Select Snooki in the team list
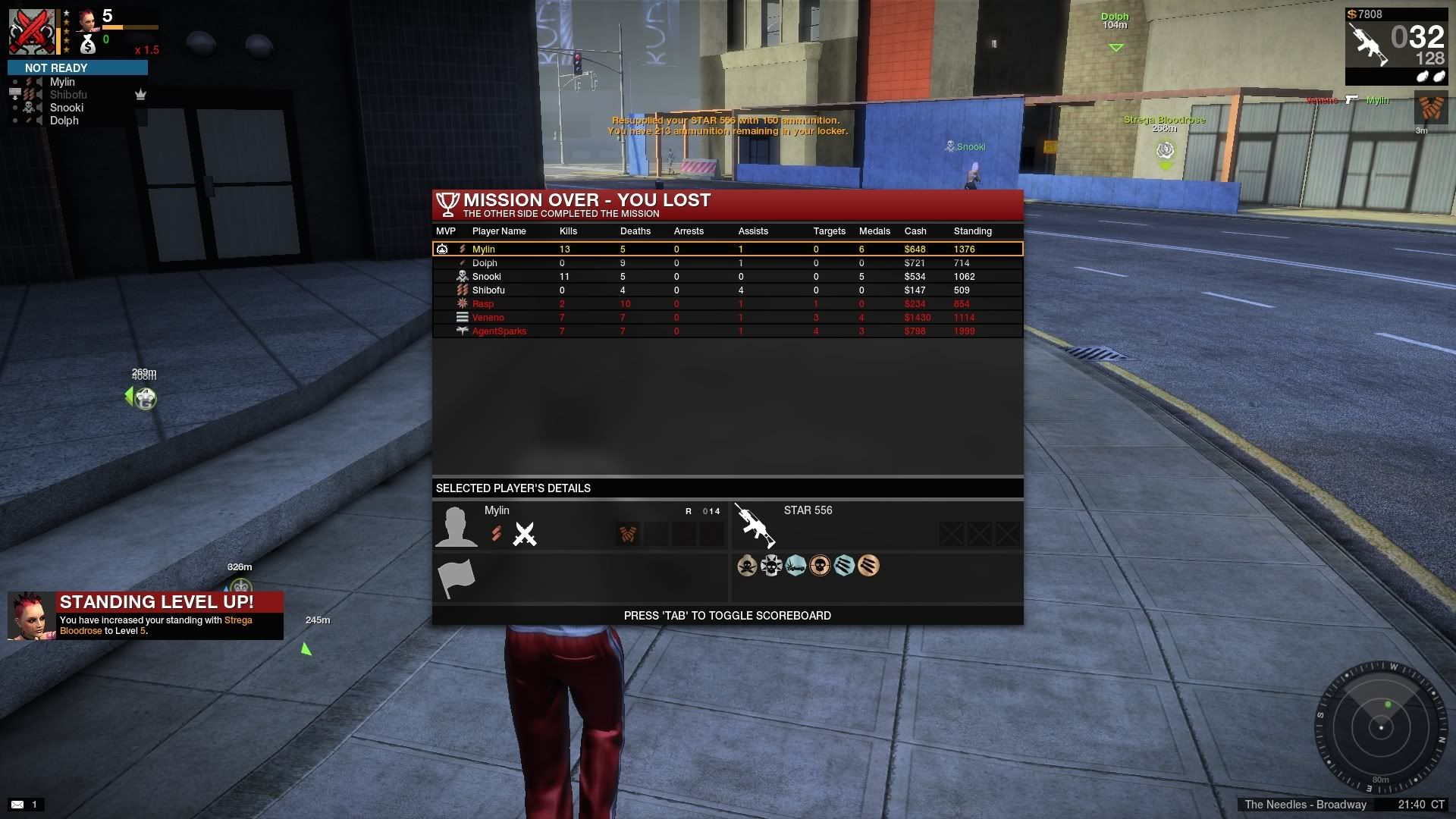This screenshot has height=819, width=1456. click(67, 108)
